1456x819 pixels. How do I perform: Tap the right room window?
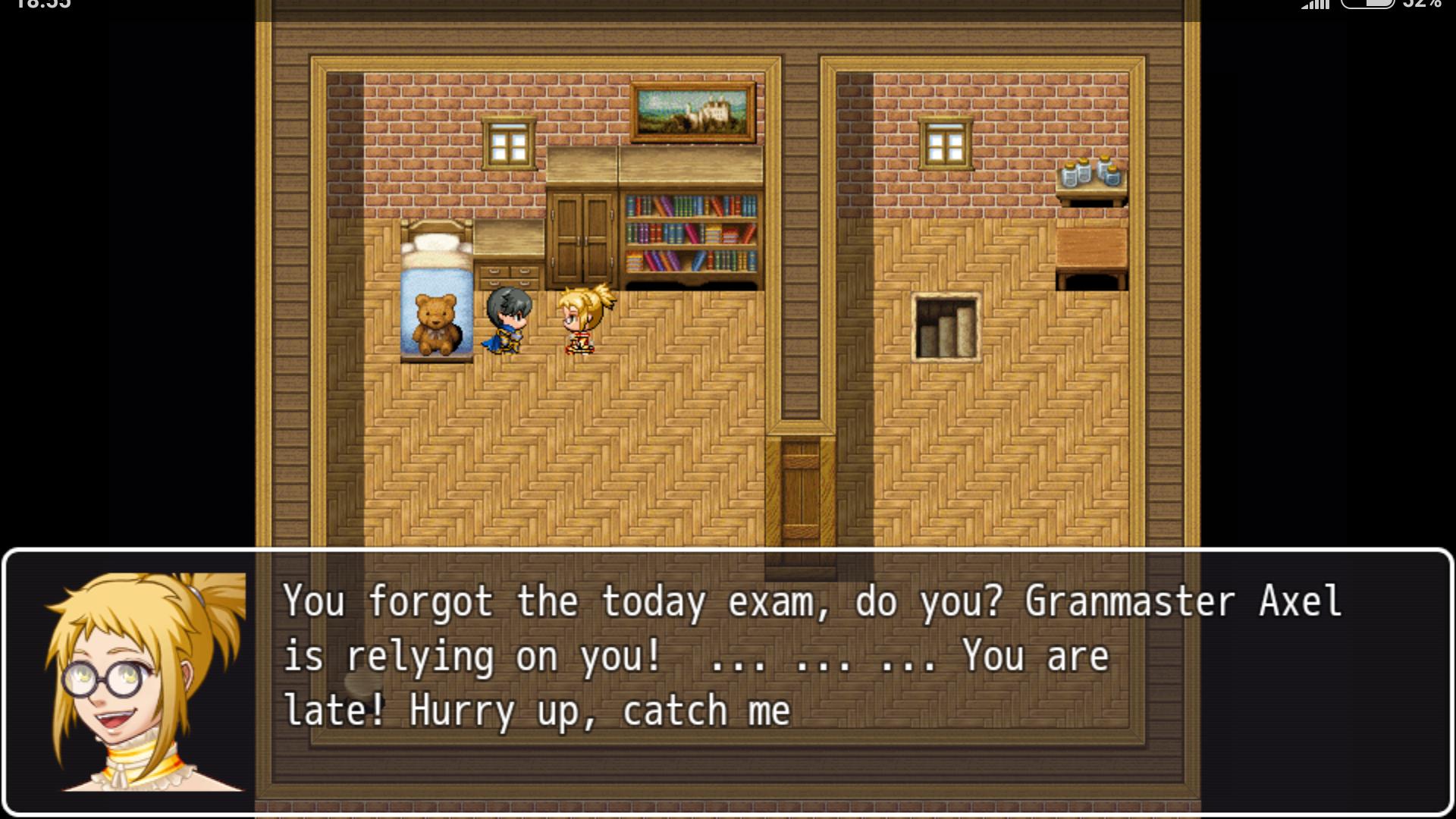coord(944,141)
